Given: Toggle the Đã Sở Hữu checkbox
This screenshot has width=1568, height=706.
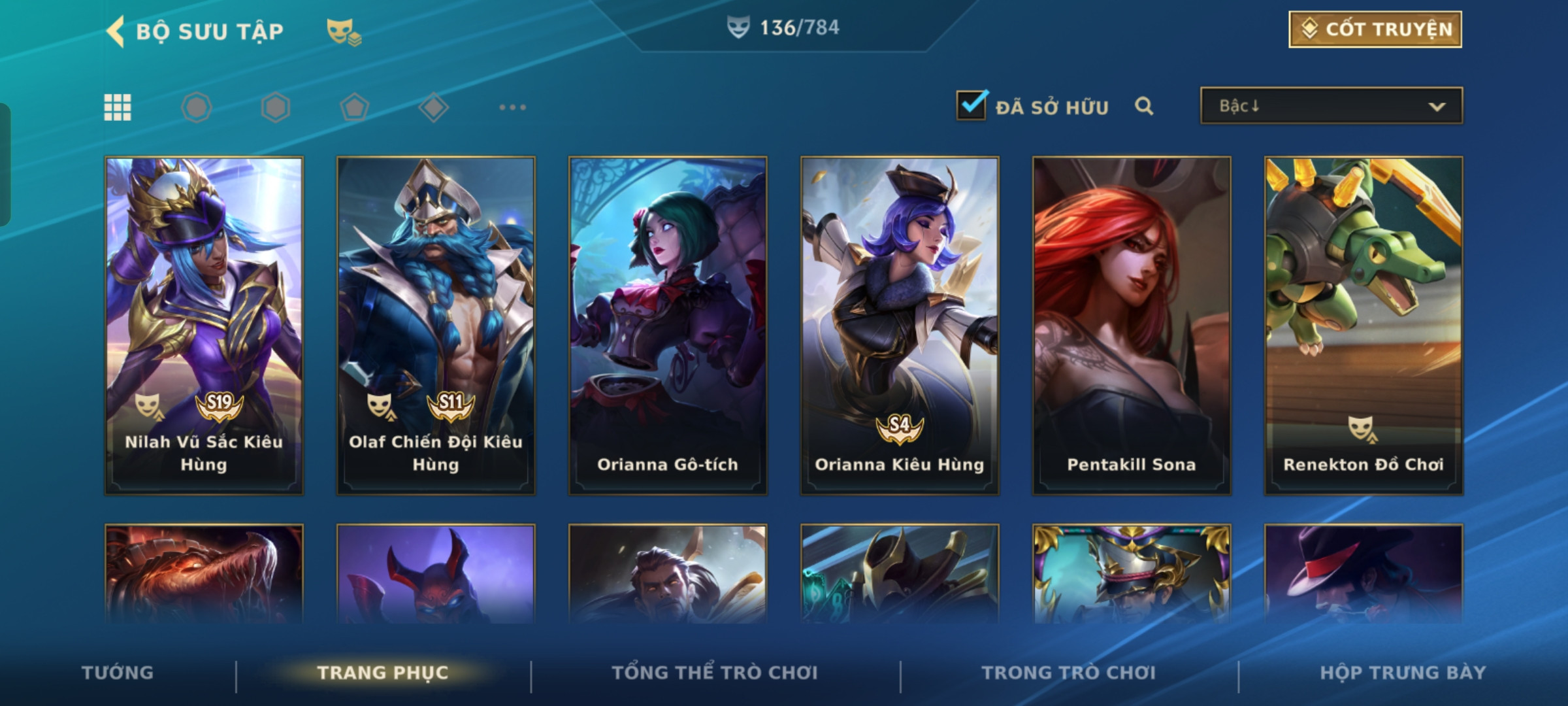Looking at the screenshot, I should 971,105.
